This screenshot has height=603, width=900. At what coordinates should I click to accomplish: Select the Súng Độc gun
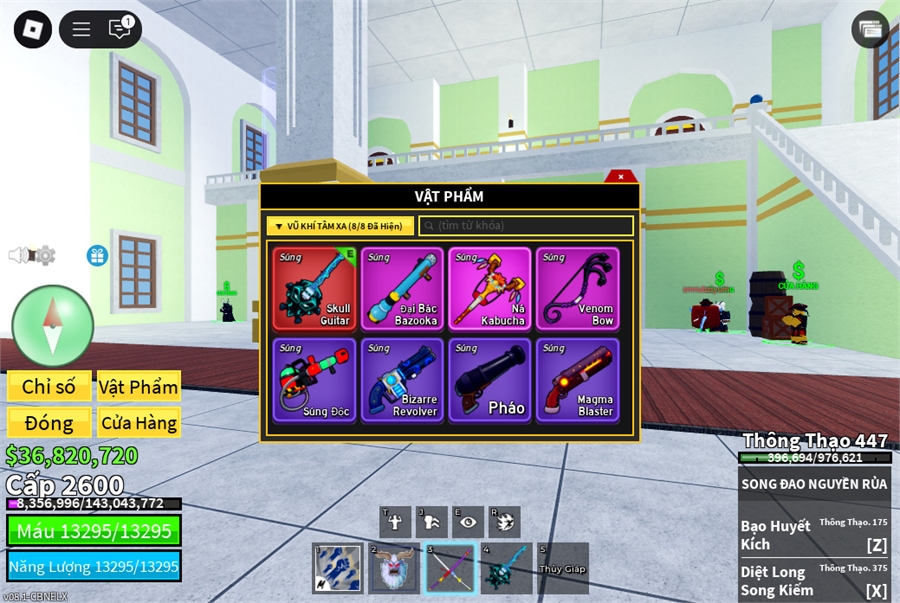point(314,380)
